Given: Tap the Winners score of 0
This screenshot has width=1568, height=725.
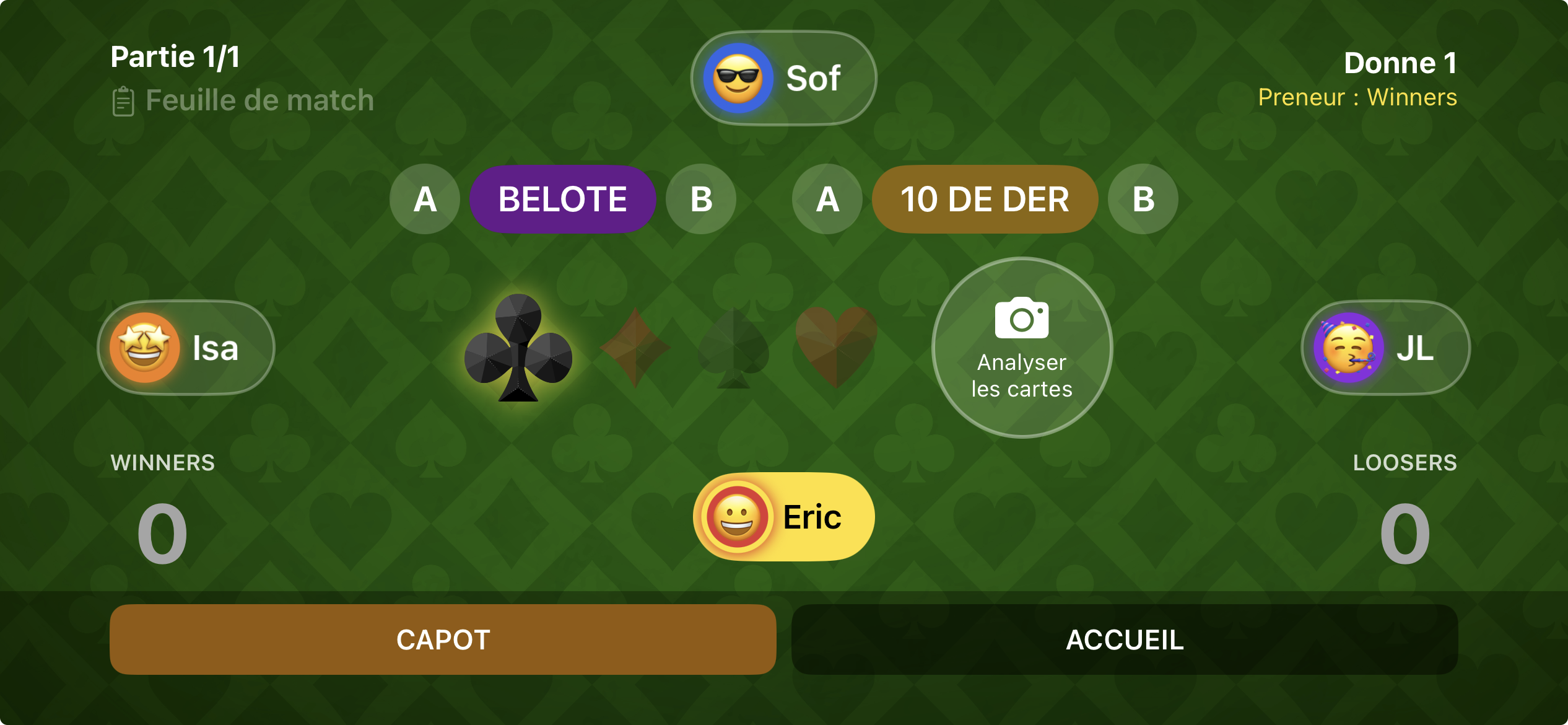Looking at the screenshot, I should point(162,534).
